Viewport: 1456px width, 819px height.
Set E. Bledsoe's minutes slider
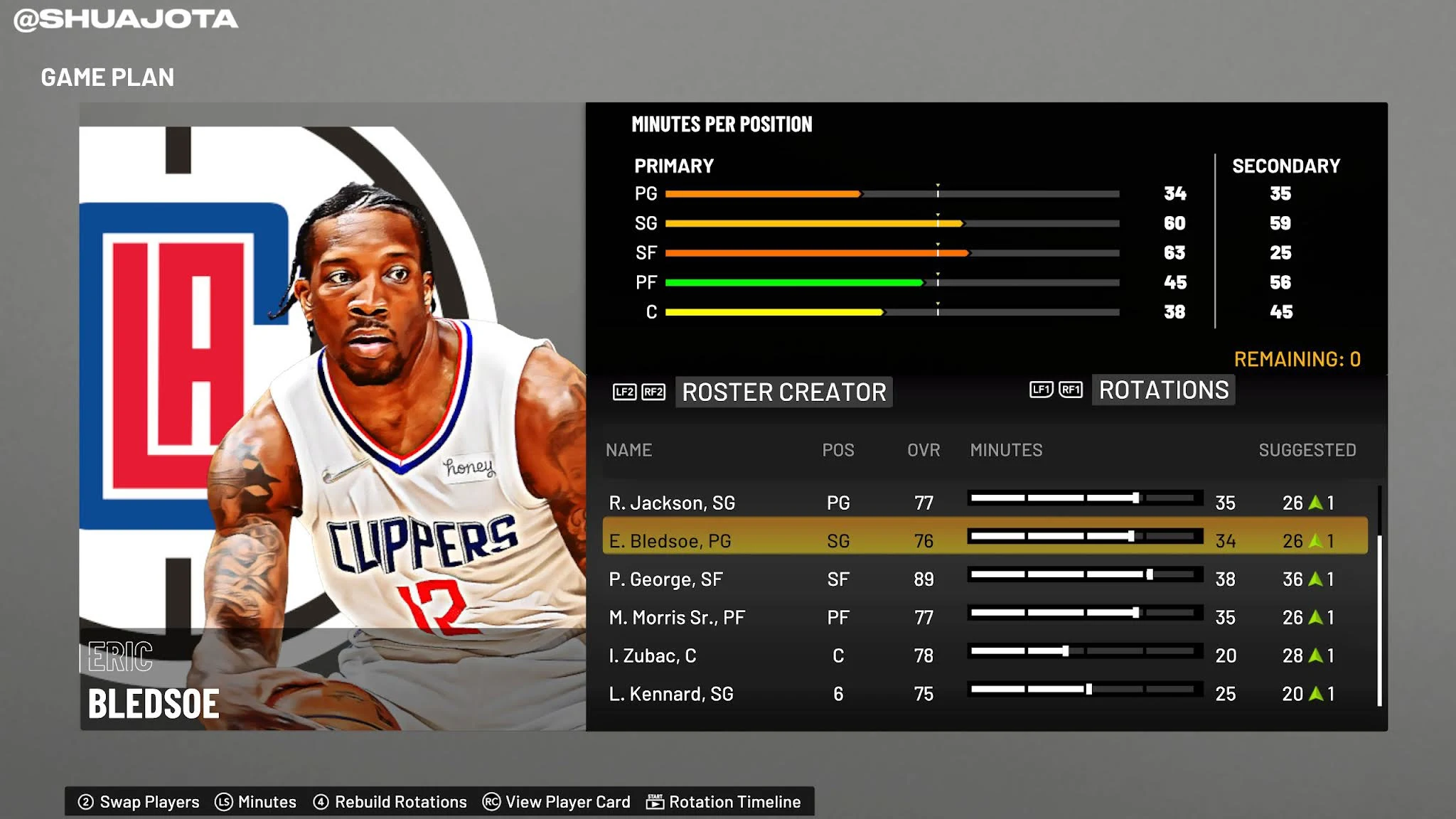point(1130,537)
